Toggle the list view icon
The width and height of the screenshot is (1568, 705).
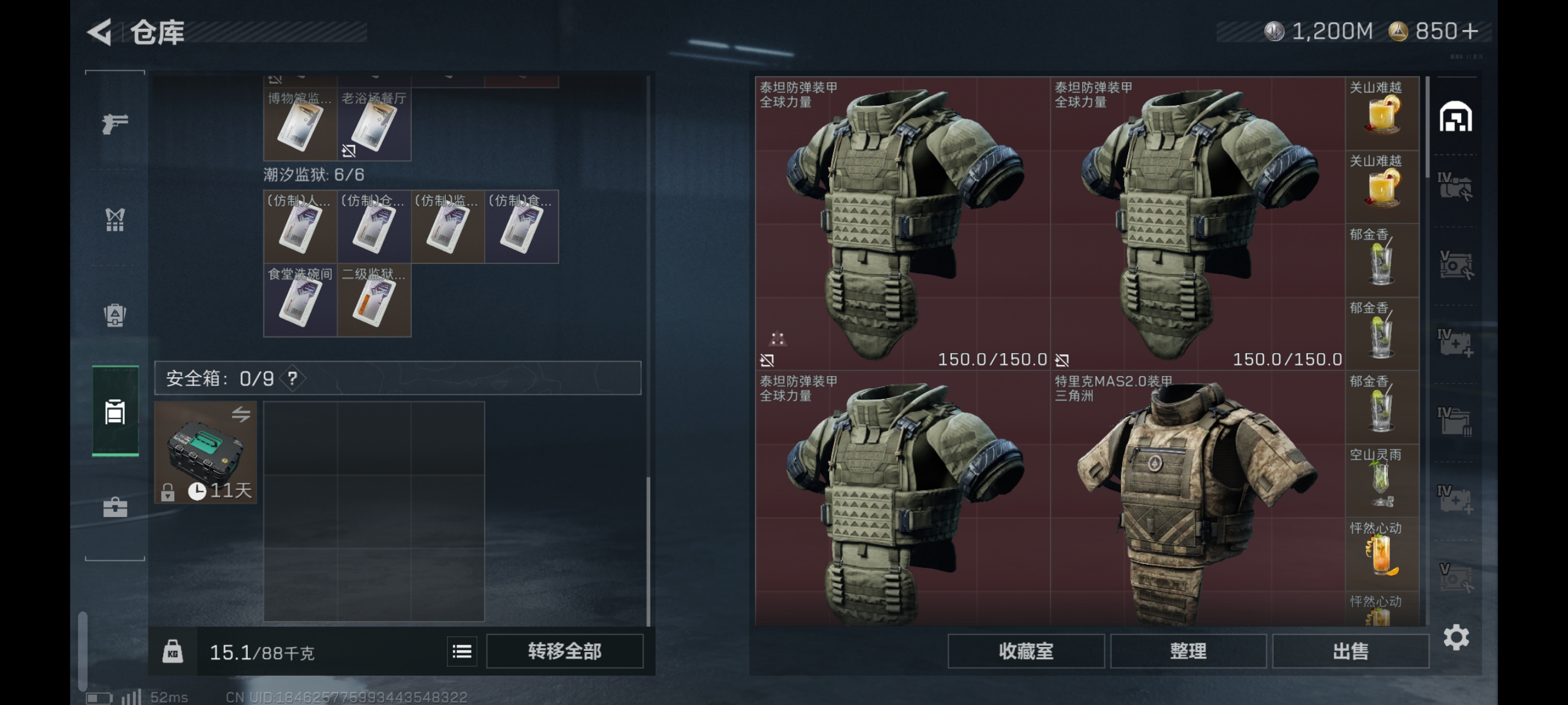[x=462, y=652]
